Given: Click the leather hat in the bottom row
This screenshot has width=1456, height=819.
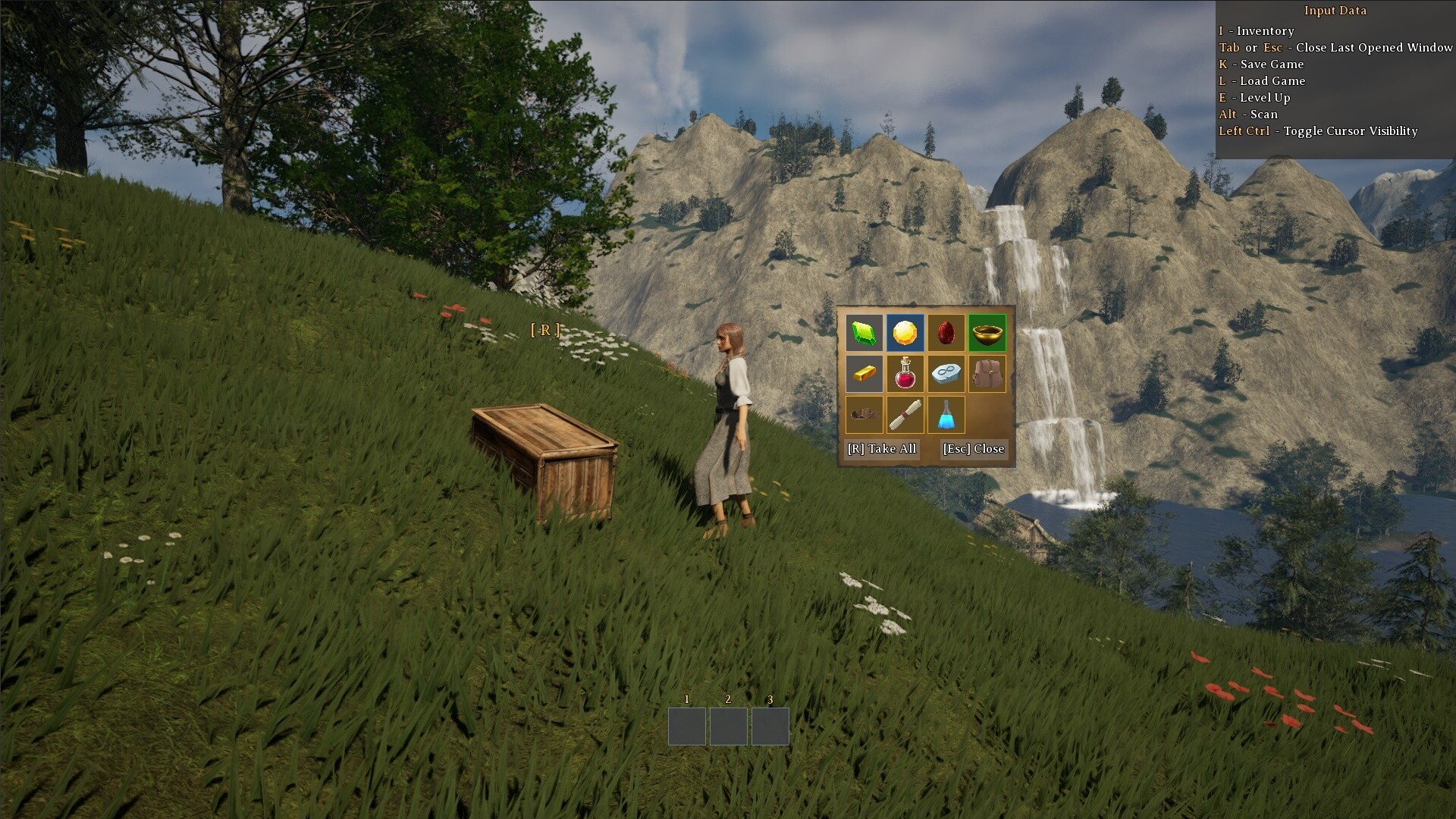Looking at the screenshot, I should coord(864,414).
